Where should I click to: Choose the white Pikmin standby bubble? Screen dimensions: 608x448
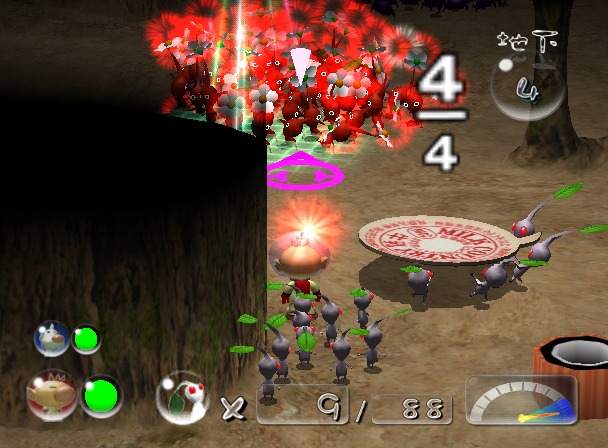point(183,398)
